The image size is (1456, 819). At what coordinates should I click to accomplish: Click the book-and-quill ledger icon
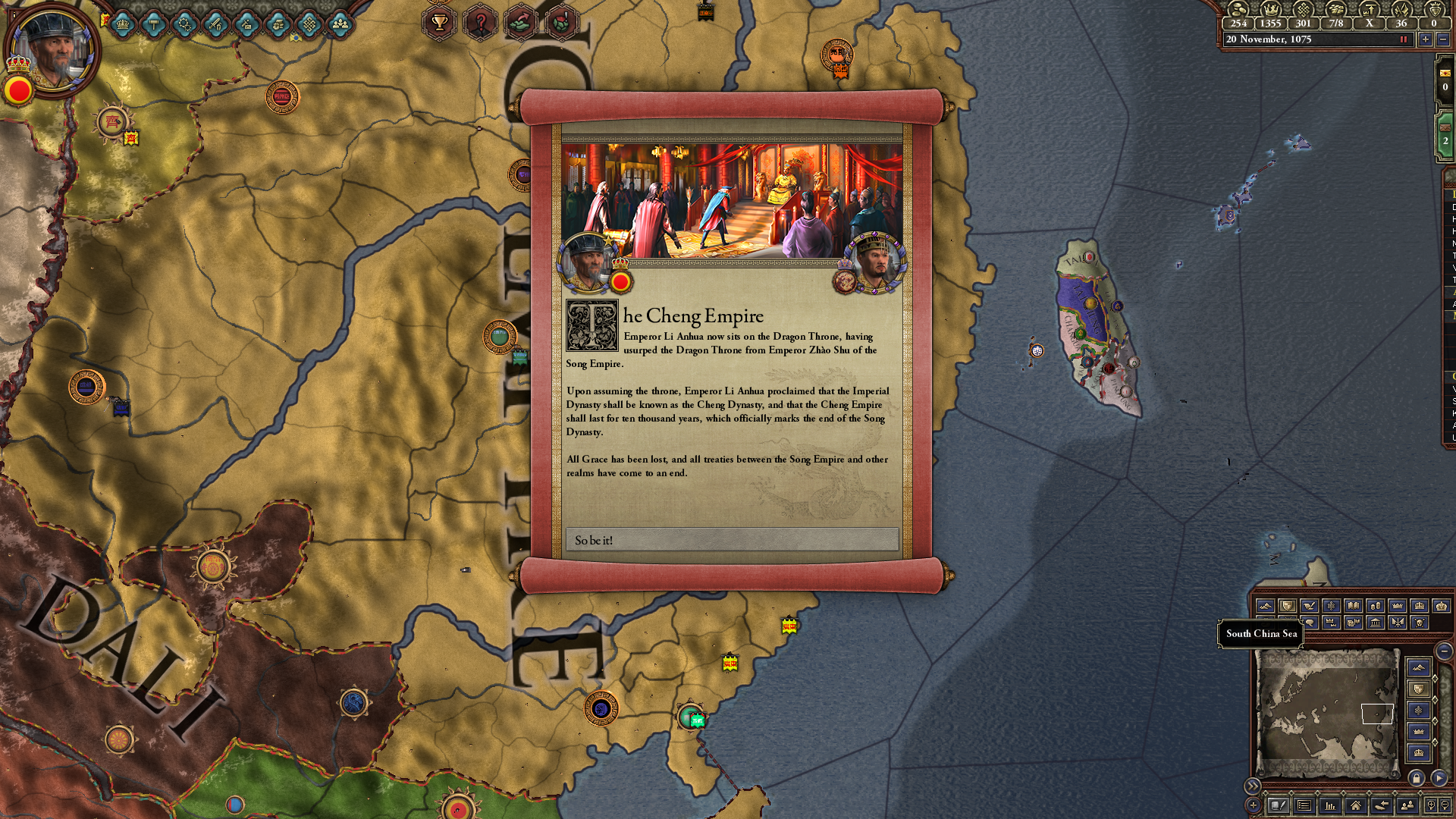tap(1279, 805)
